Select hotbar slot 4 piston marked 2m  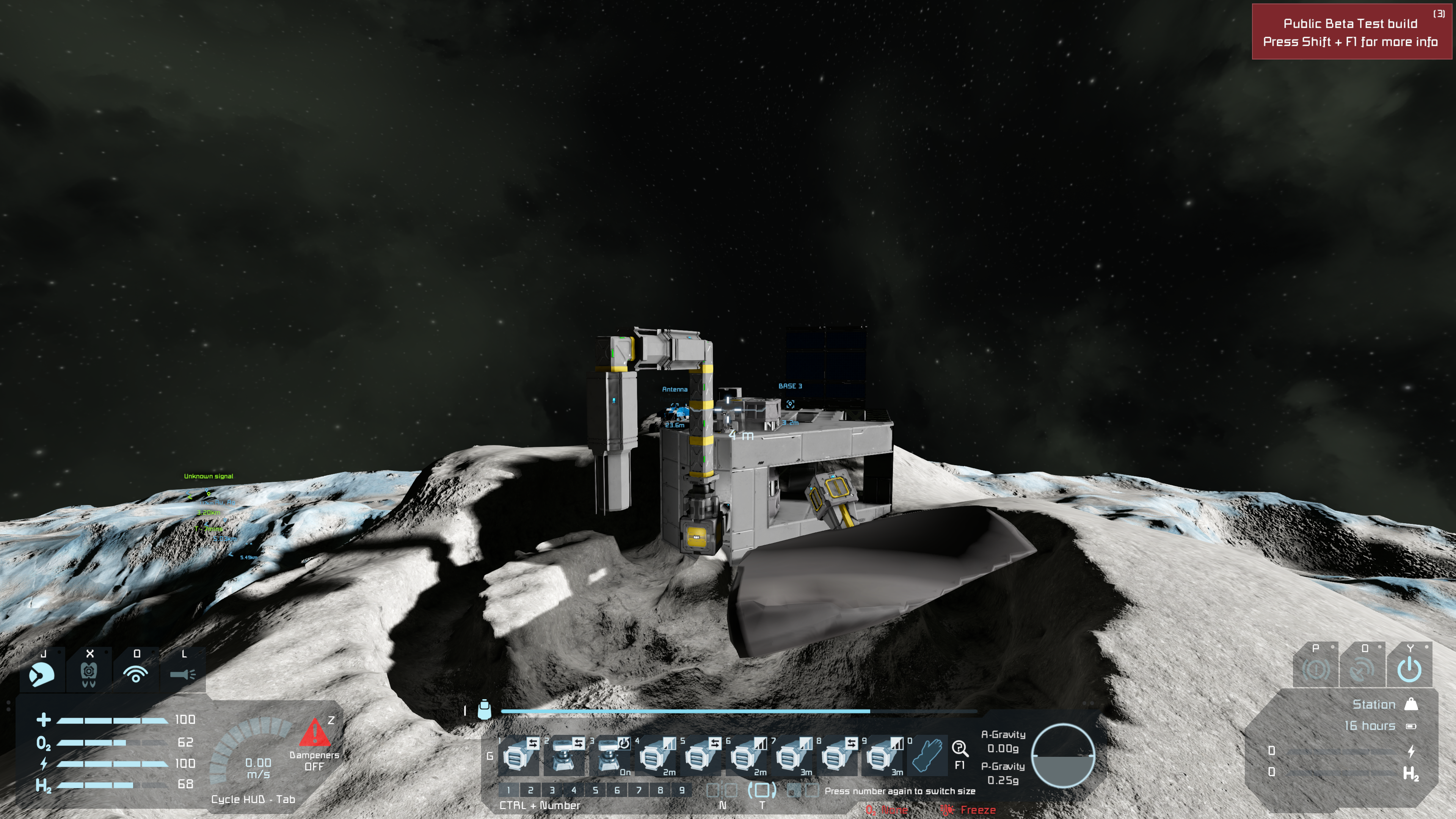click(654, 756)
